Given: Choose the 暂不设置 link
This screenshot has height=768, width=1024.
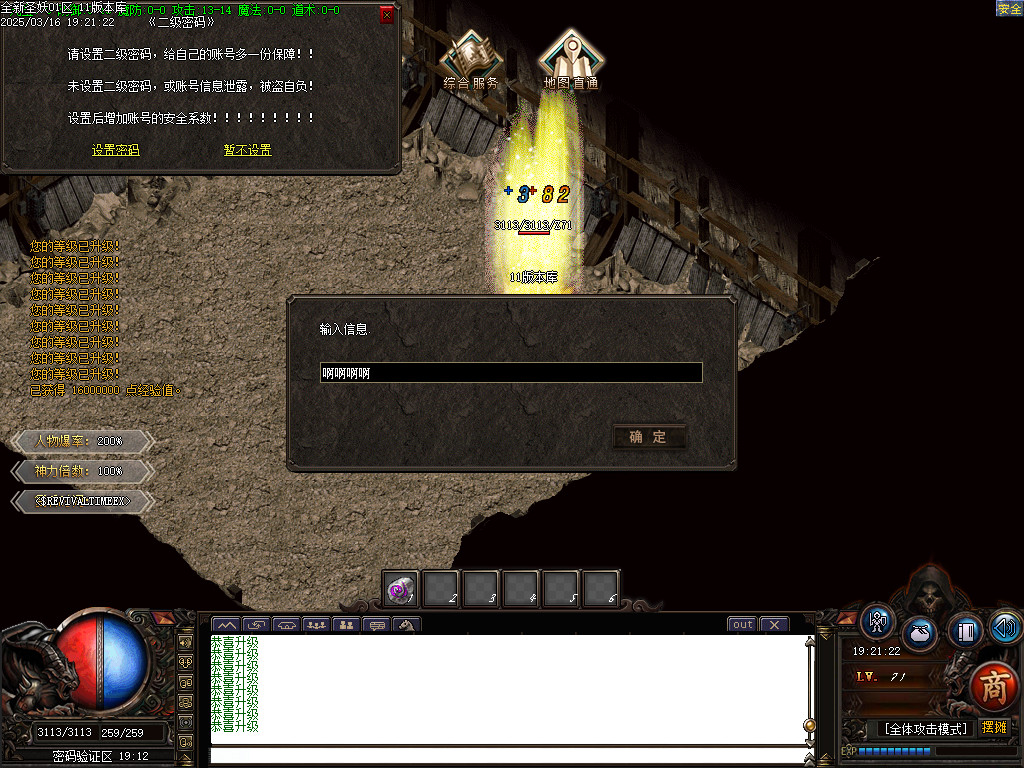Looking at the screenshot, I should point(247,150).
